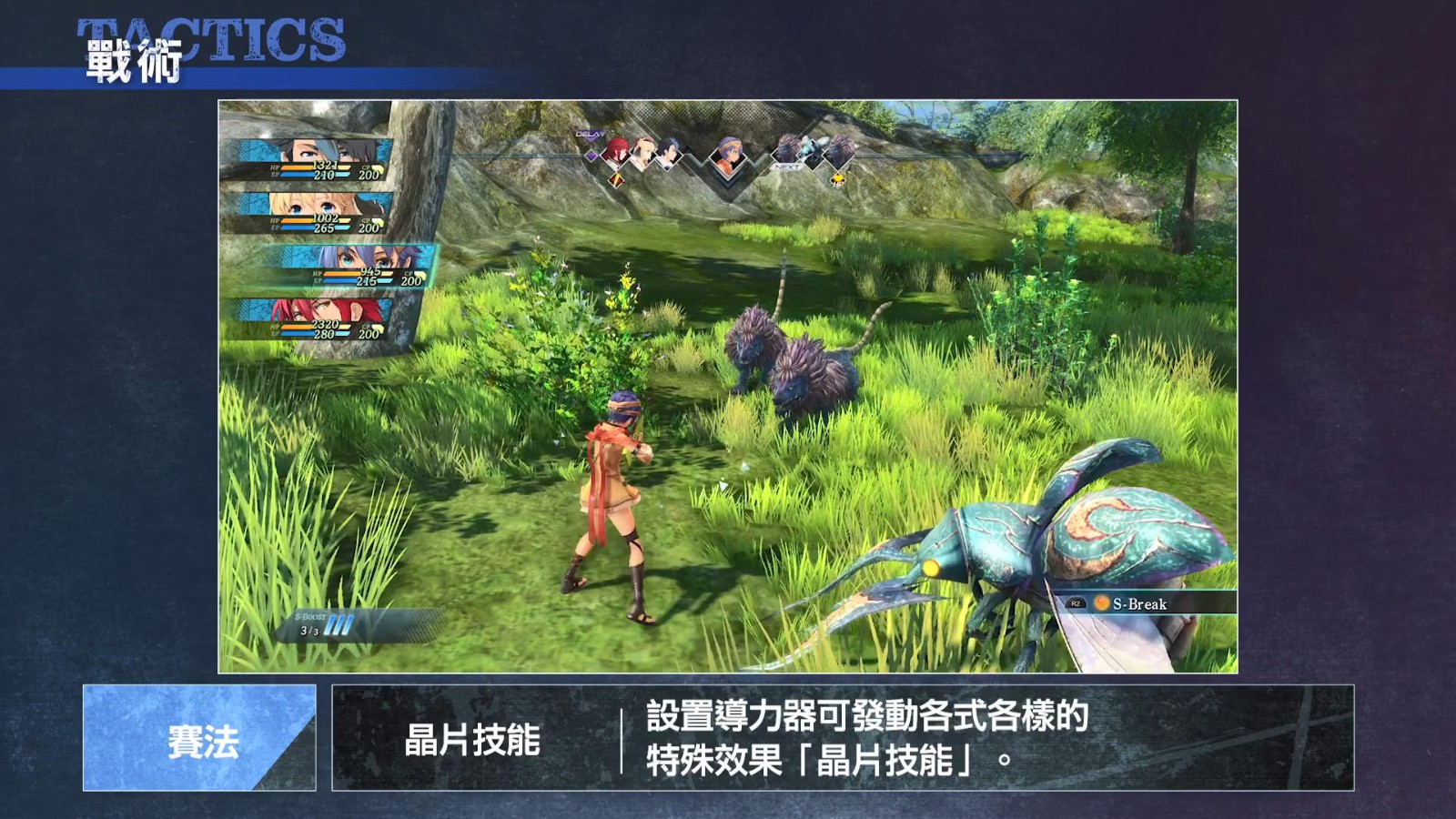Select the purple diamond slot at turn order start
This screenshot has width=1456, height=819.
click(591, 156)
